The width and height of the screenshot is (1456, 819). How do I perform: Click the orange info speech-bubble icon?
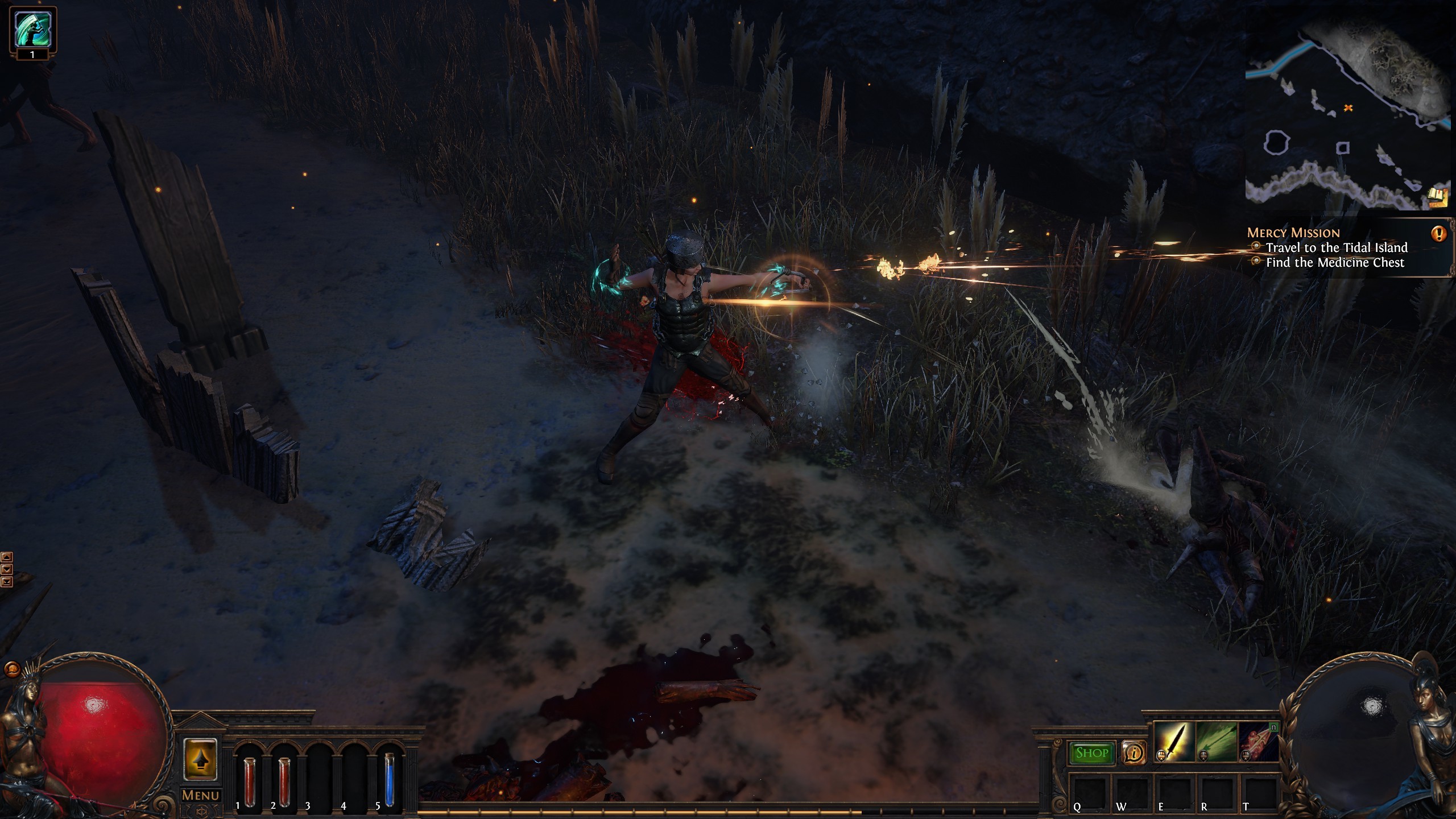(1134, 753)
